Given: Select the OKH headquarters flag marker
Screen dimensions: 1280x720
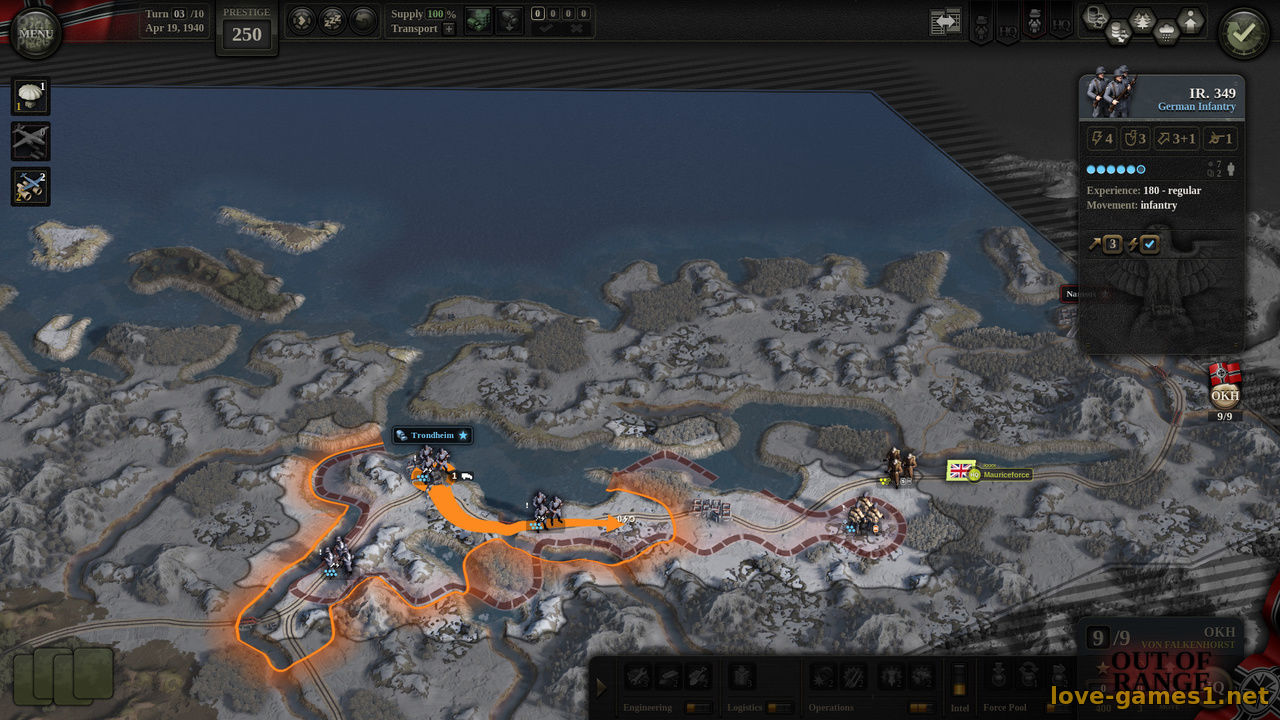Looking at the screenshot, I should click(x=1225, y=386).
